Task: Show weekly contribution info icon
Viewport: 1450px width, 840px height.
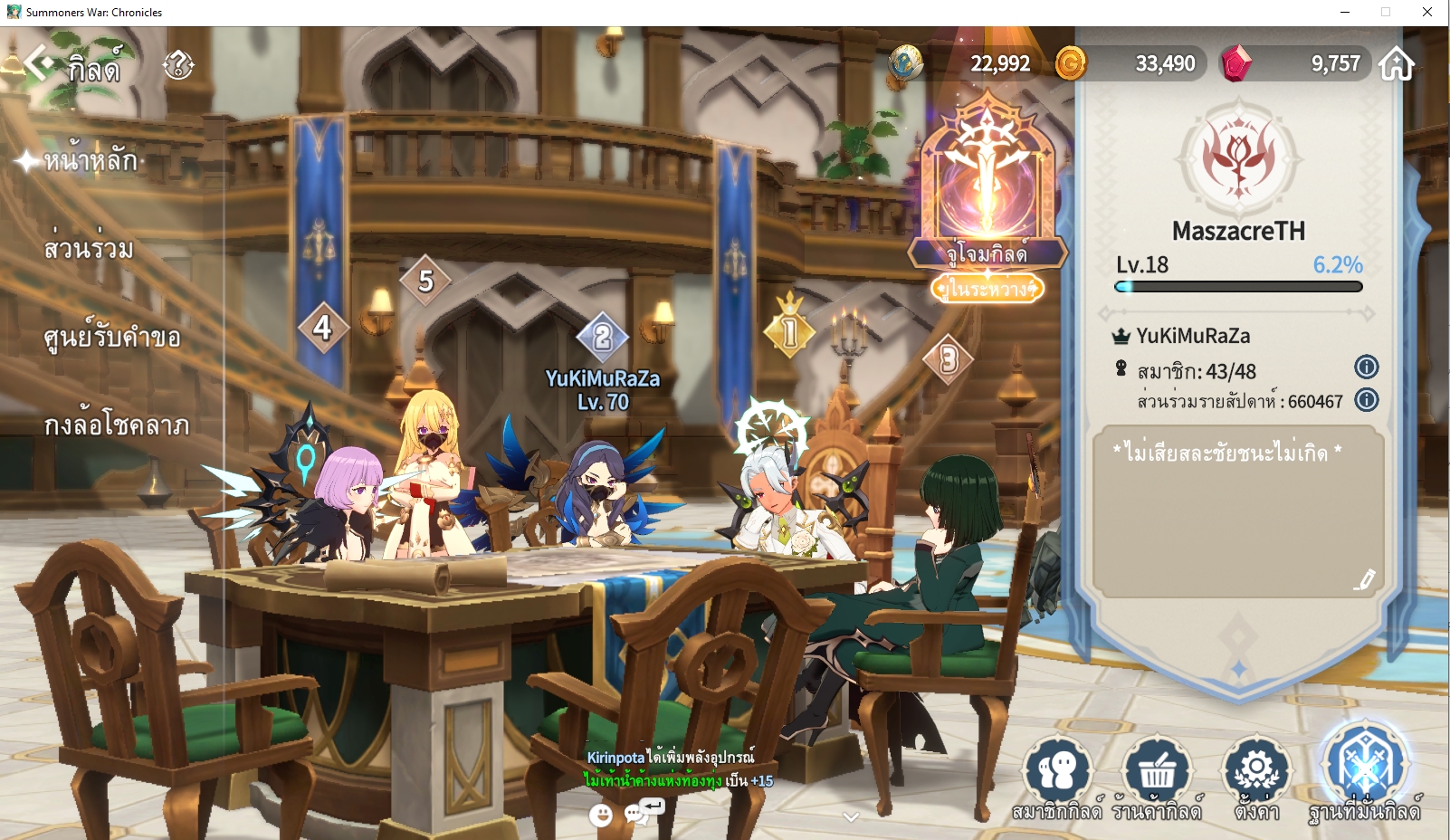Action: click(1366, 399)
